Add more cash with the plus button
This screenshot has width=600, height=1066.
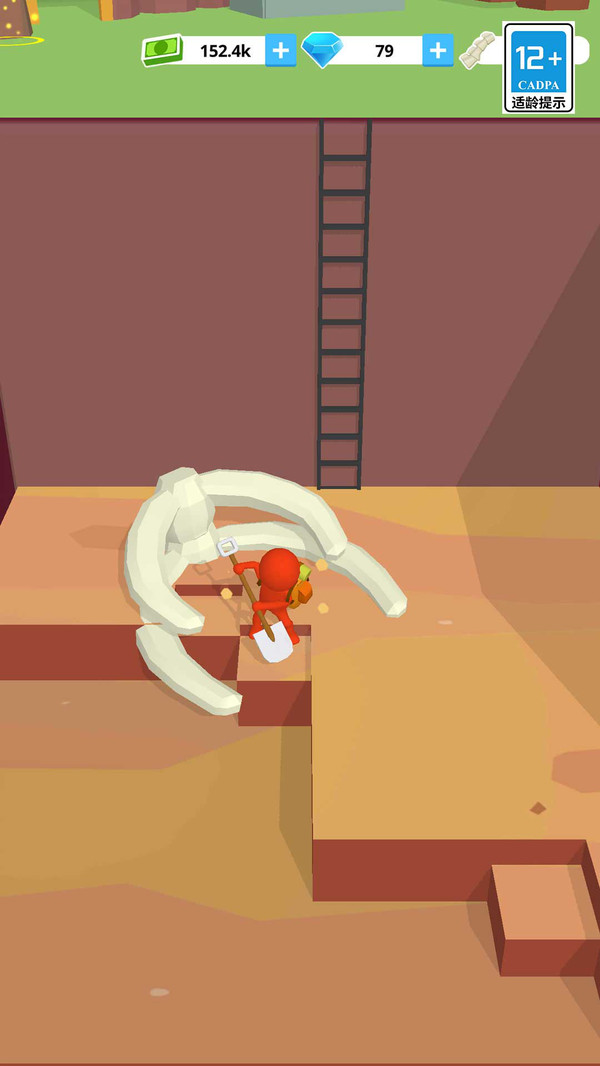(x=280, y=51)
